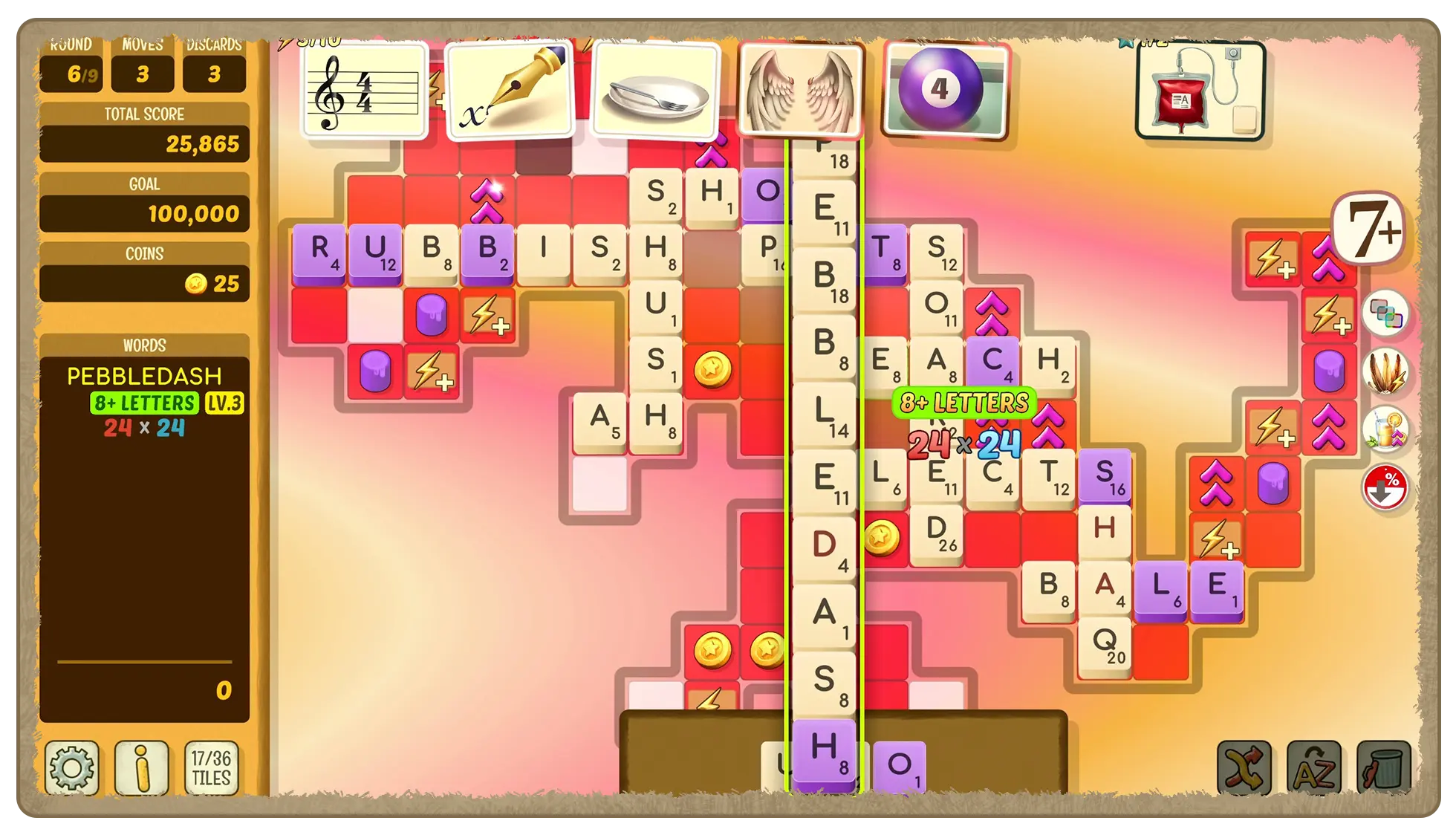Select the plate and fork card
The height and width of the screenshot is (835, 1456).
pyautogui.click(x=655, y=90)
